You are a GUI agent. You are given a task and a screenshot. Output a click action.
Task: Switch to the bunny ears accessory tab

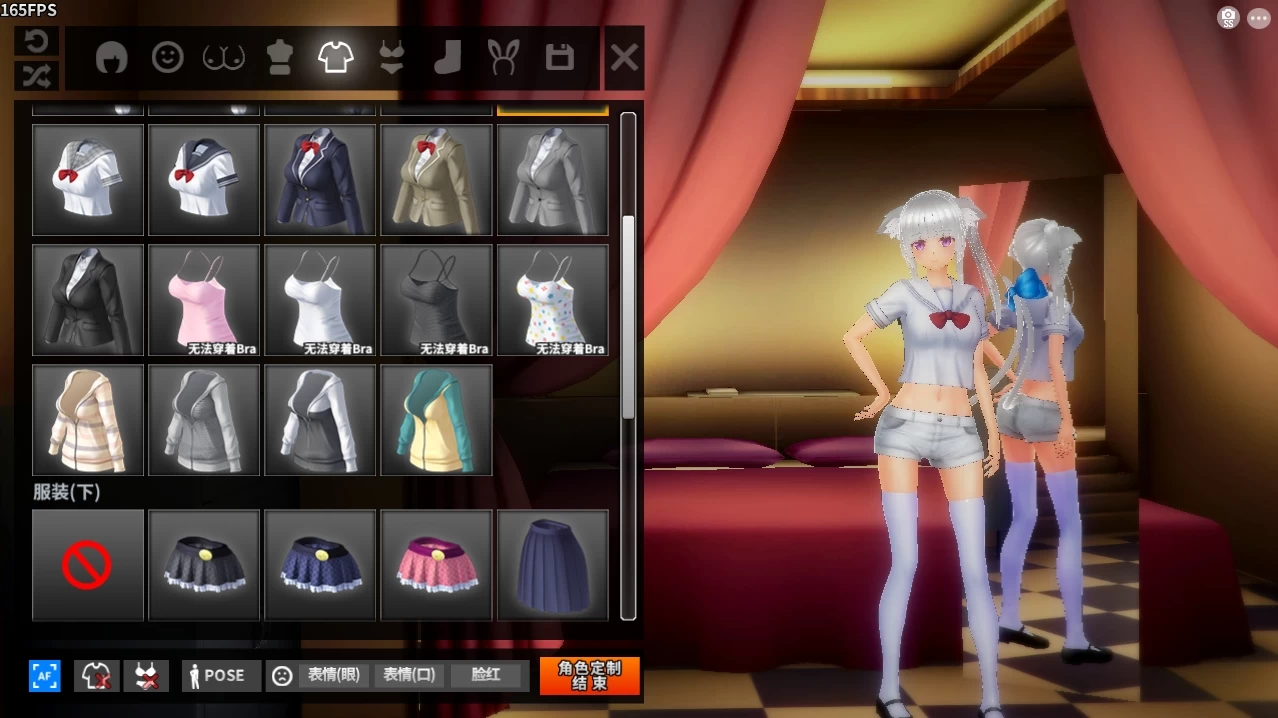[x=503, y=58]
